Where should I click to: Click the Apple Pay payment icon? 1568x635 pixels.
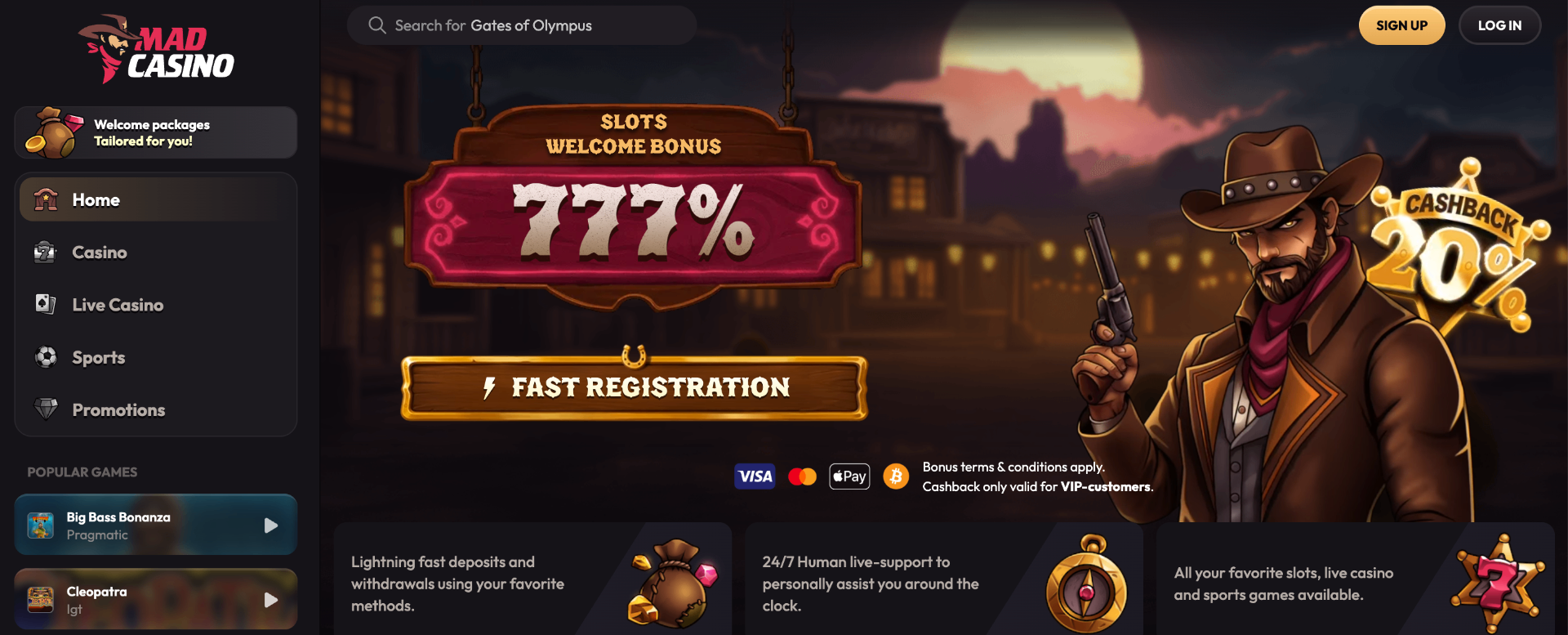pos(849,476)
